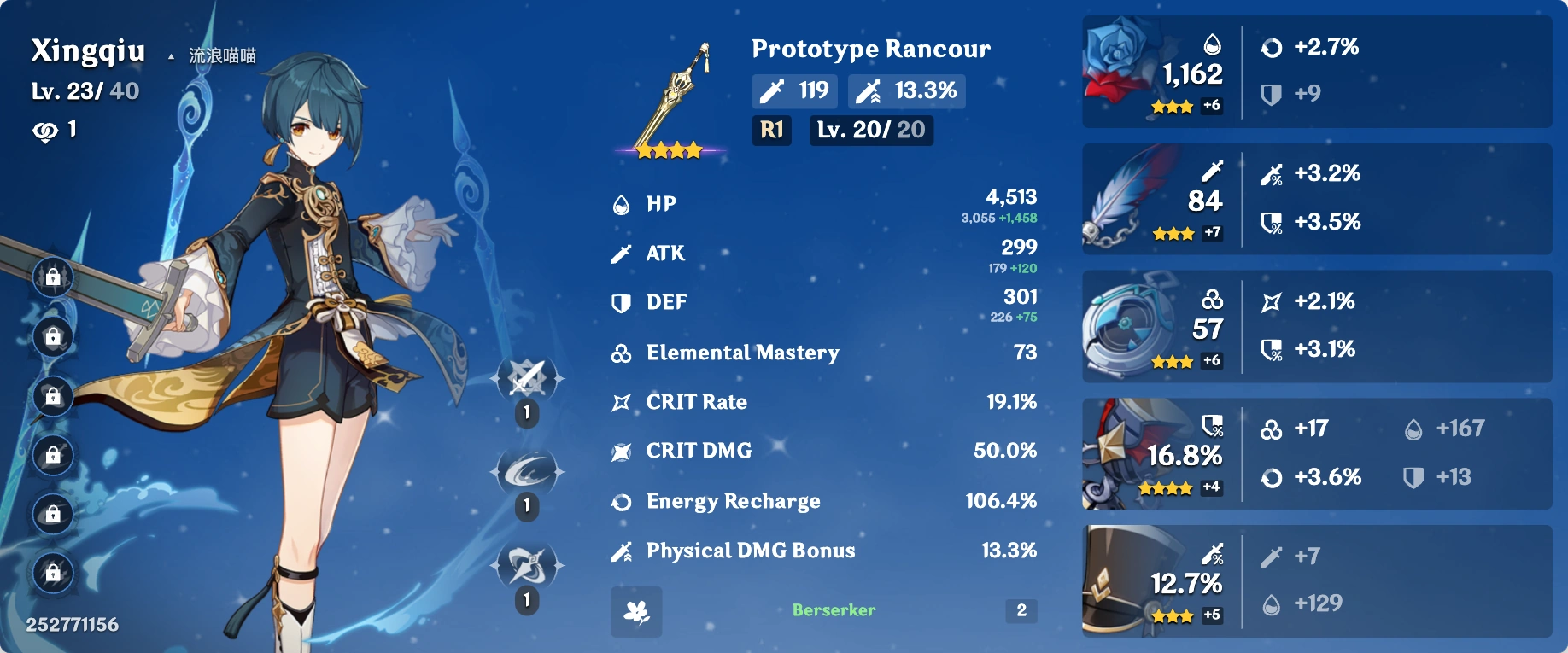Toggle the third constellation lock from top
Screen dimensions: 1568x653
click(51, 398)
